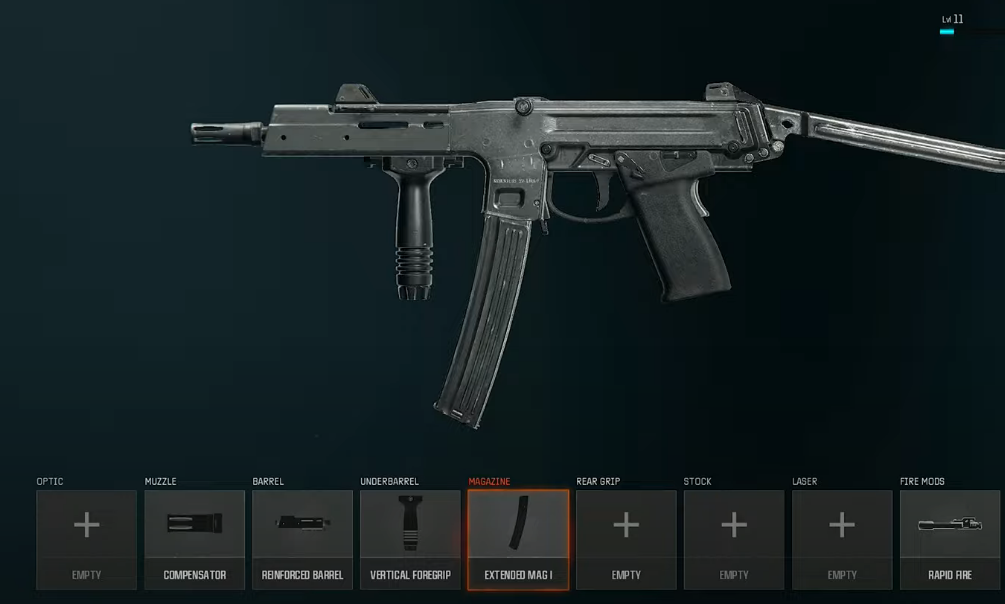Screen dimensions: 1005x604
Task: Open the empty Rear Grip slot
Action: (626, 539)
